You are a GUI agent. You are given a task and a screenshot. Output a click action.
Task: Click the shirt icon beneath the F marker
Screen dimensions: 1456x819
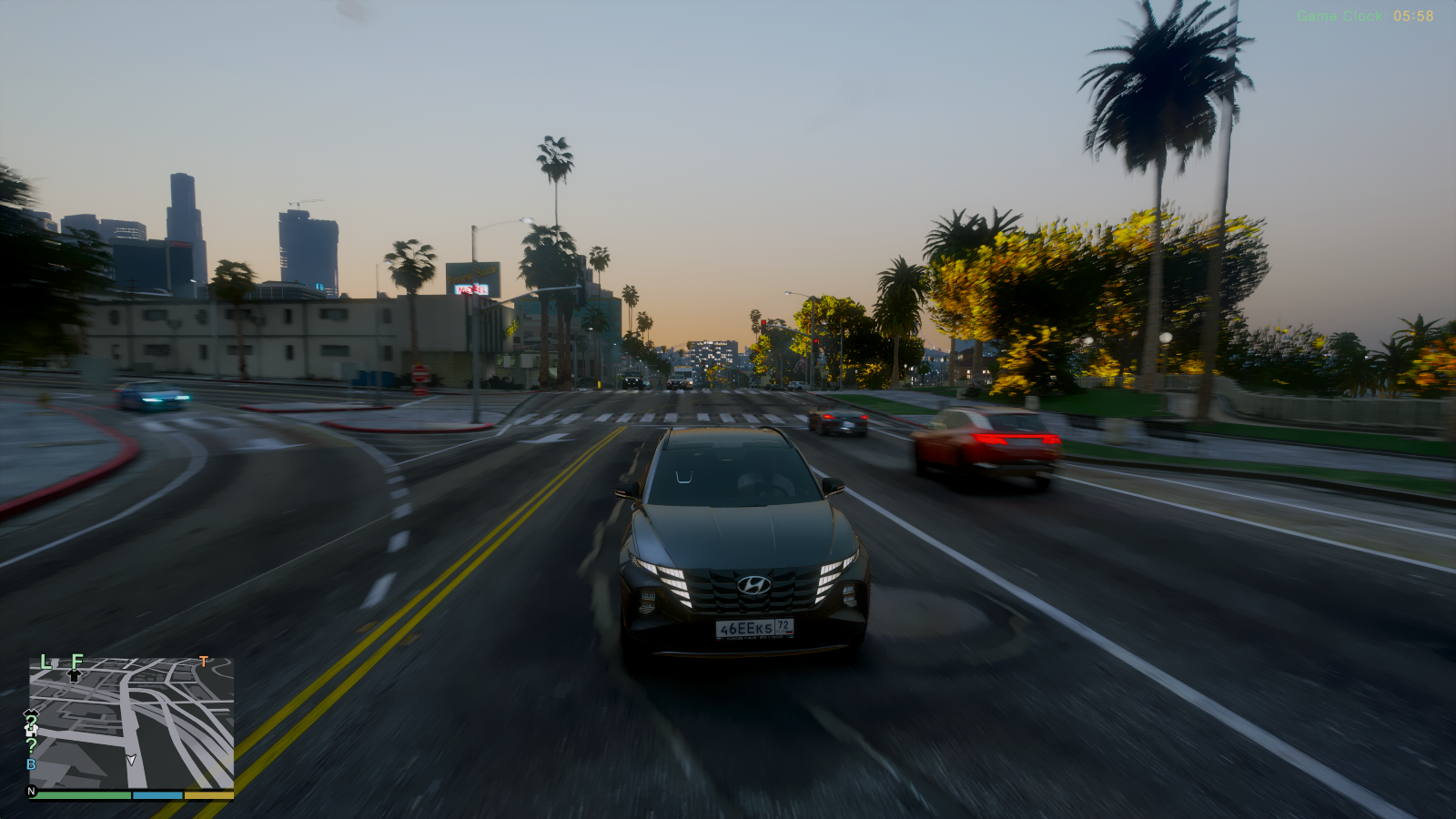(74, 675)
